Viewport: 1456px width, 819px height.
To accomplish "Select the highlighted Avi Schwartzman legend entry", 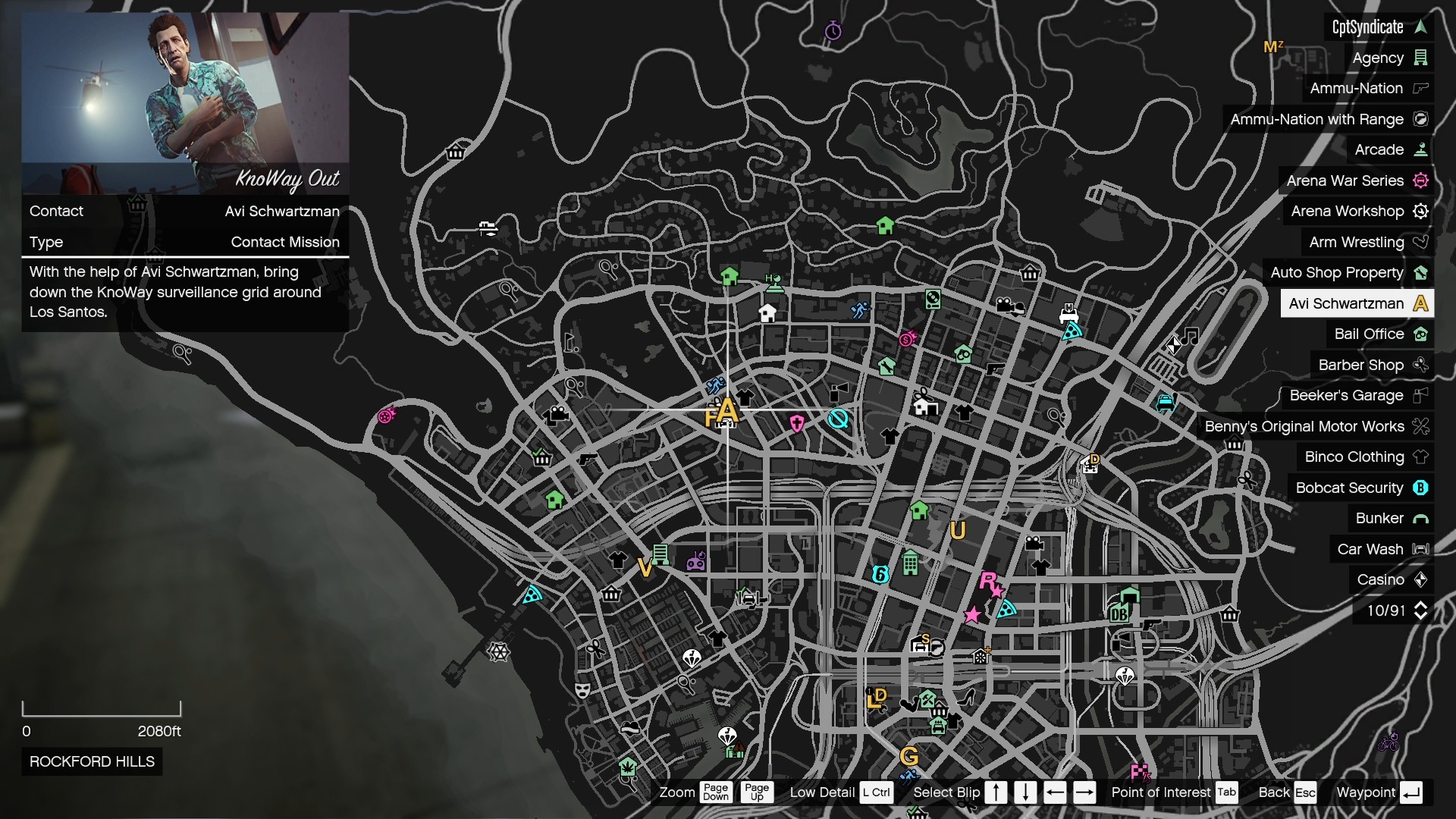I will 1357,303.
